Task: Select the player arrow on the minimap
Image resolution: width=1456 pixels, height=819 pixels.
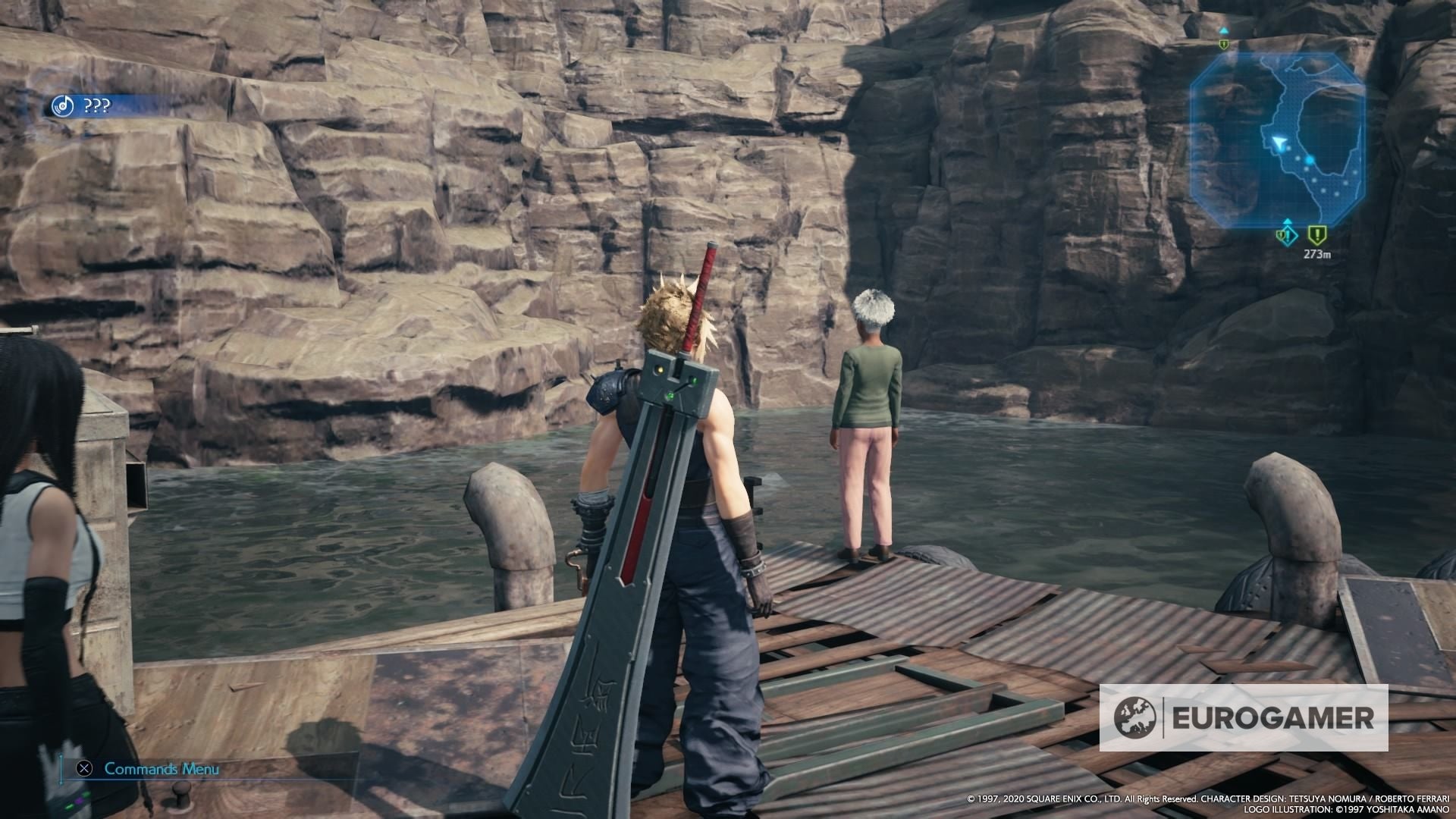Action: (1279, 142)
